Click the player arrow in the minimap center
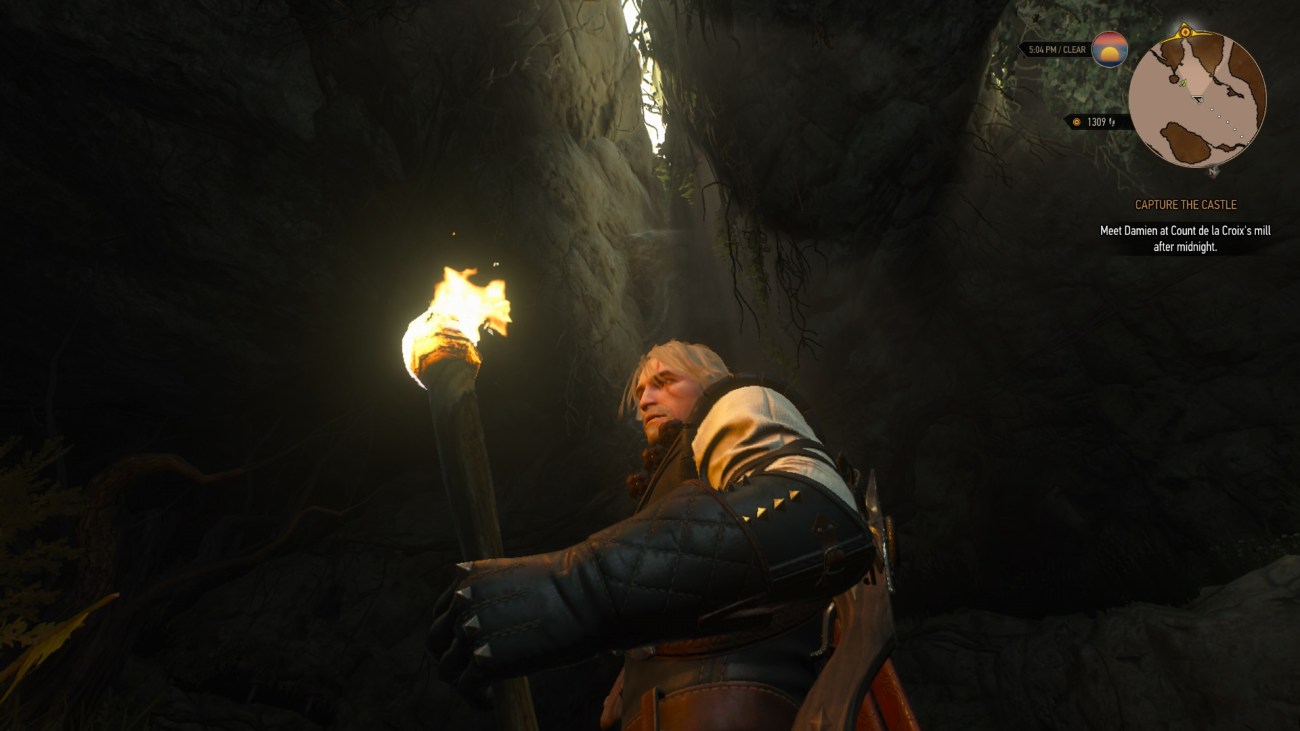 [1197, 99]
